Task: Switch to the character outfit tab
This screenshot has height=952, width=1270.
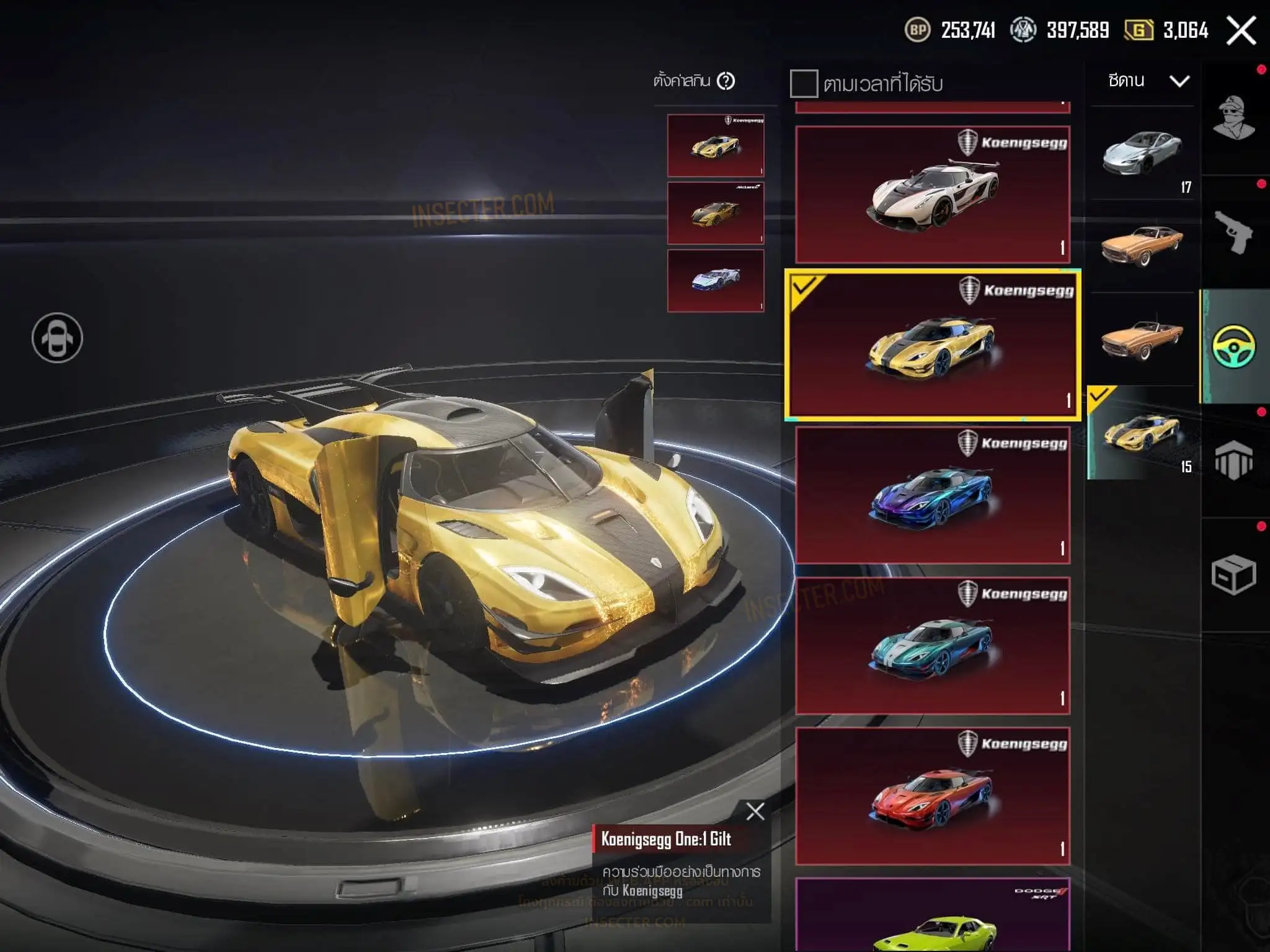Action: [1233, 118]
